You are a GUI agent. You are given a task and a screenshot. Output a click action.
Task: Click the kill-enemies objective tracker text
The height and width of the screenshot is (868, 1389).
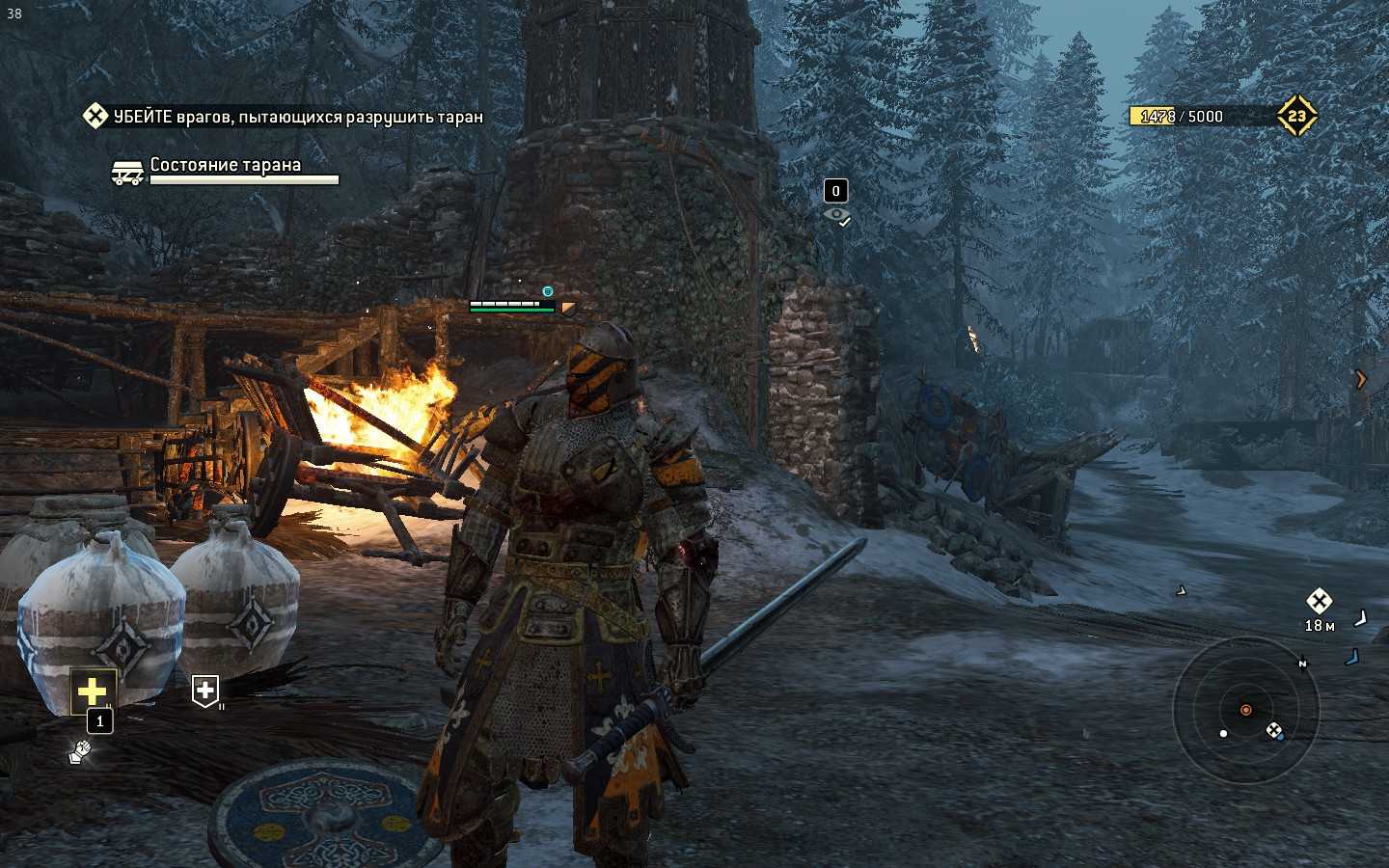click(x=297, y=117)
